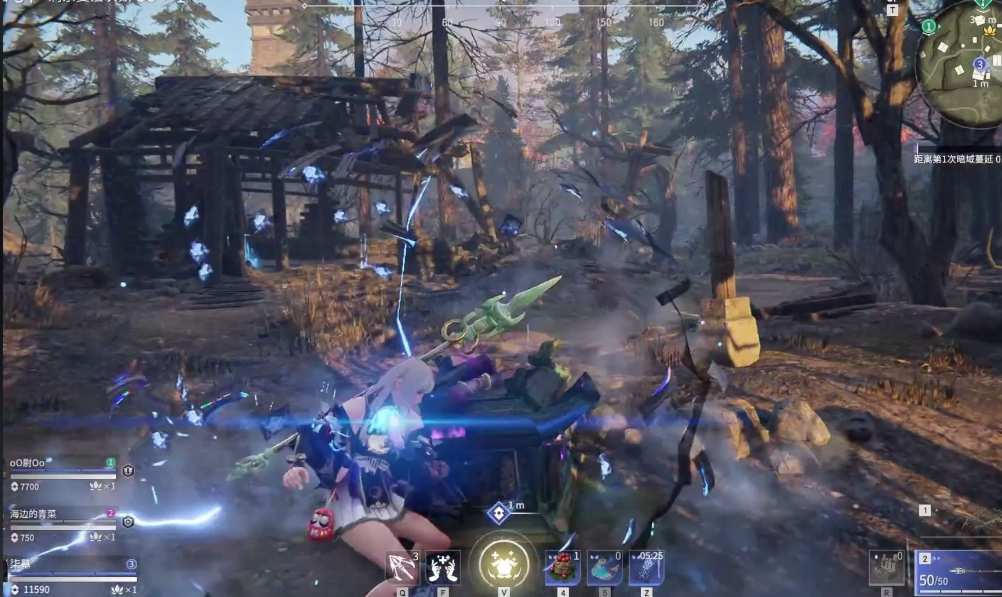The image size is (1002, 597).
Task: Trigger the glowing golden ultimate ability
Action: pyautogui.click(x=503, y=563)
